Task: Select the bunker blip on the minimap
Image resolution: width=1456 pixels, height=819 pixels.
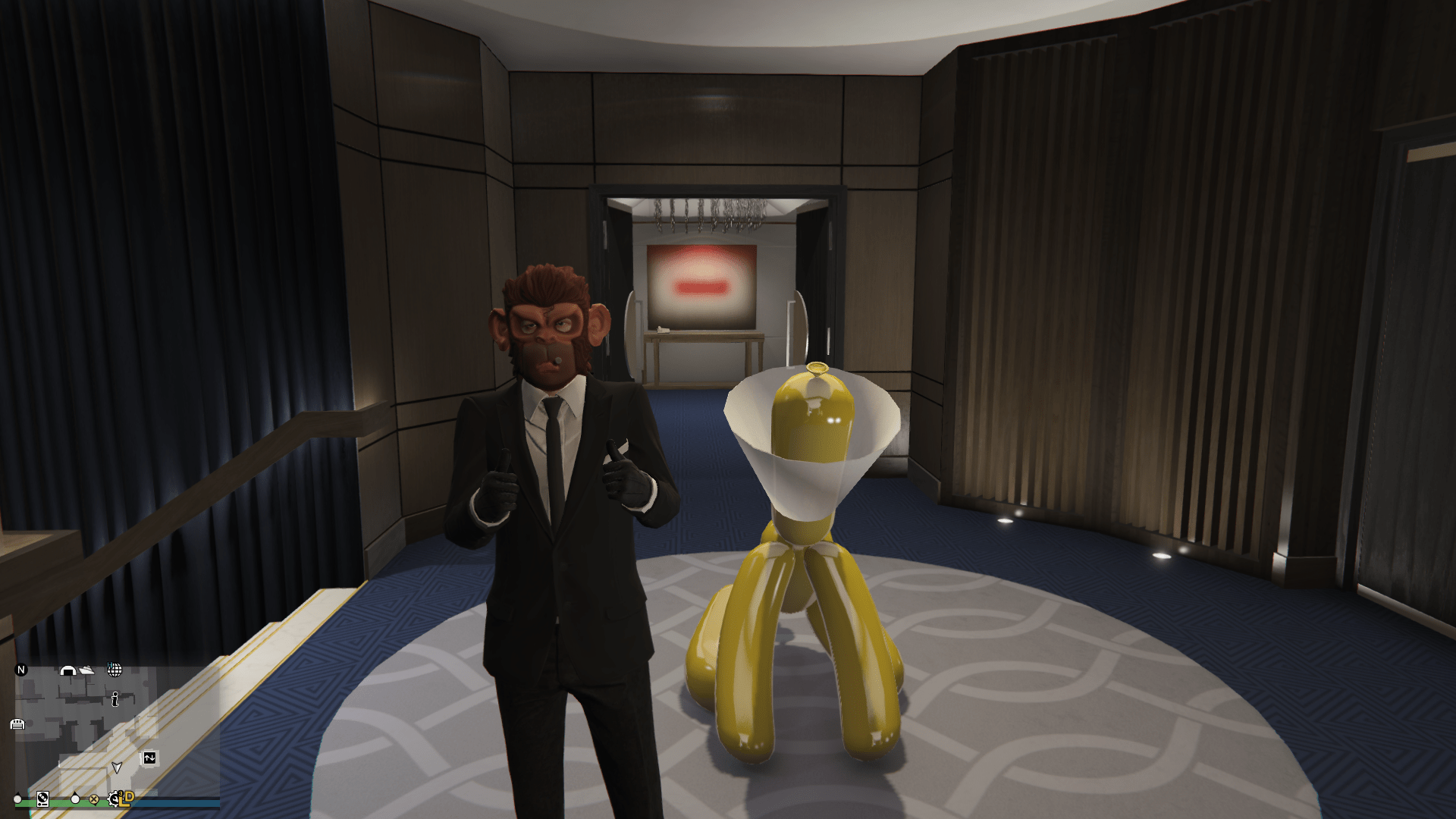Action: (x=68, y=671)
